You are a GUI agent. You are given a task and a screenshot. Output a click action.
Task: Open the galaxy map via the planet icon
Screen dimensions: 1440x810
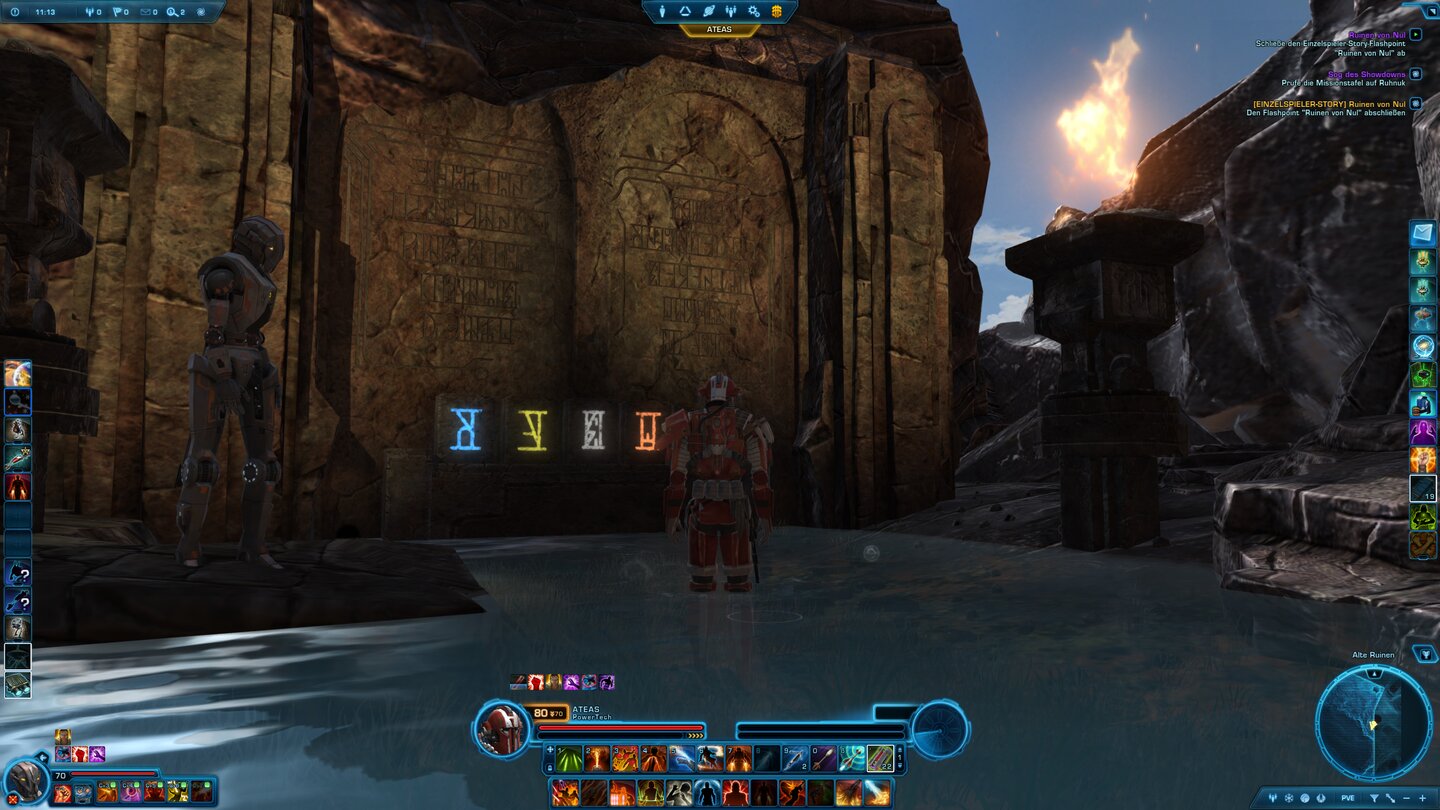click(709, 12)
